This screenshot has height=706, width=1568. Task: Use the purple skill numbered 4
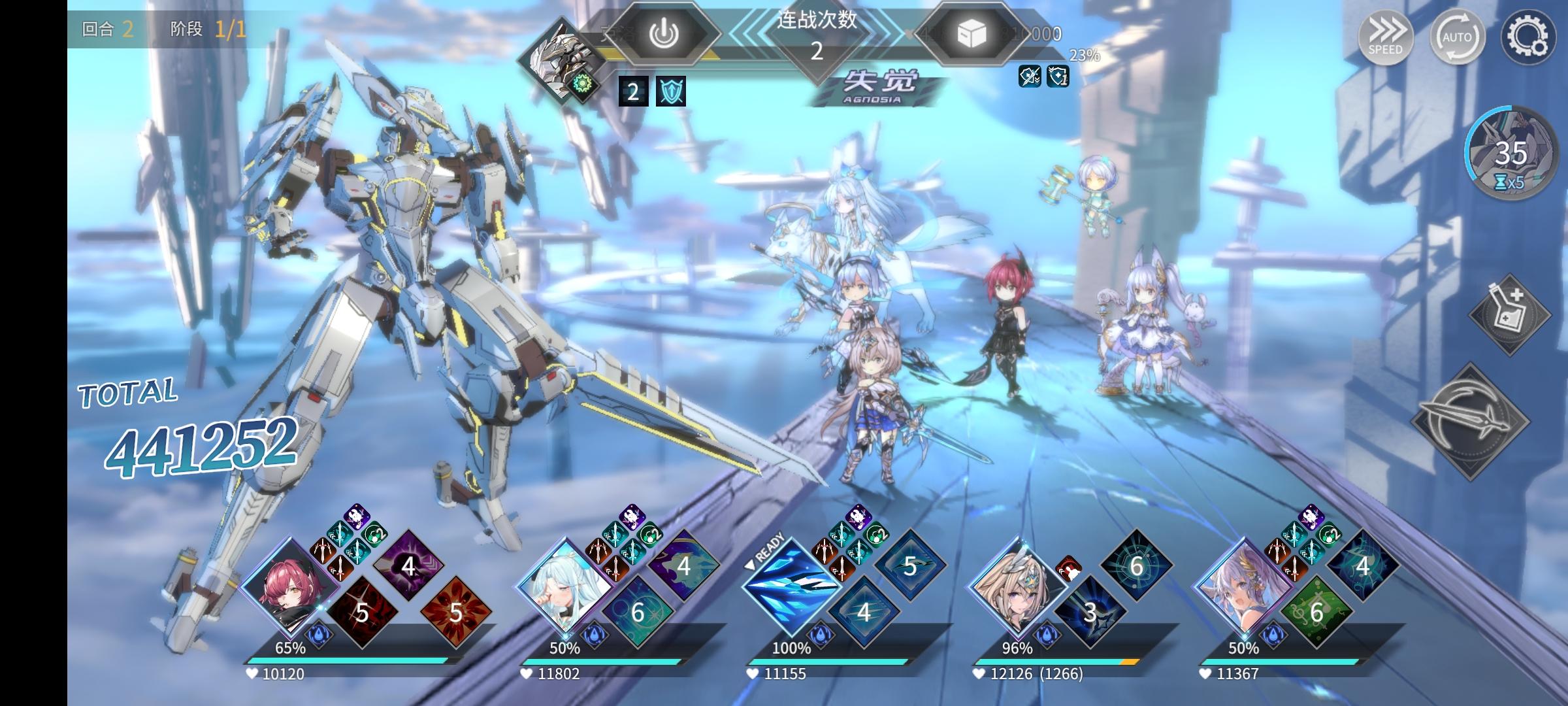pyautogui.click(x=408, y=565)
